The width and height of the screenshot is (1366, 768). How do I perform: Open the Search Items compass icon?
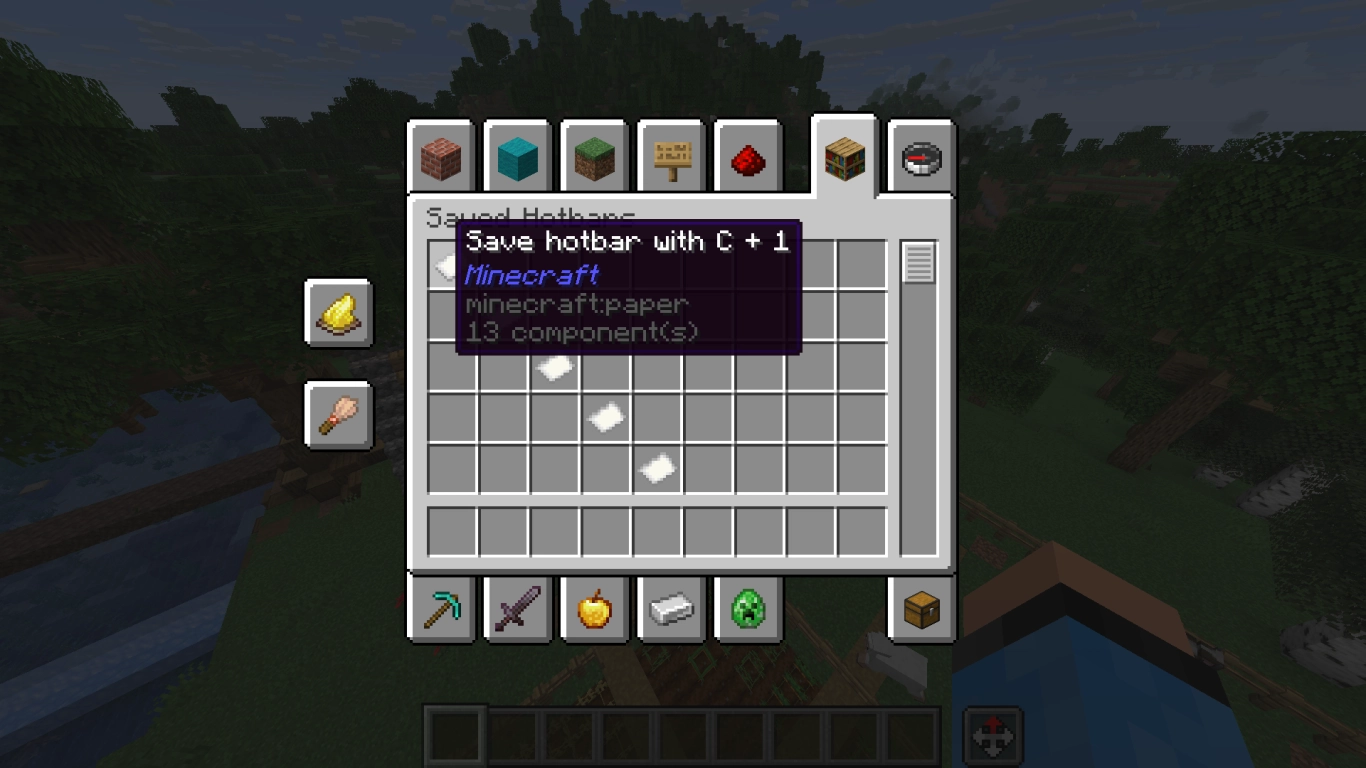pyautogui.click(x=919, y=157)
